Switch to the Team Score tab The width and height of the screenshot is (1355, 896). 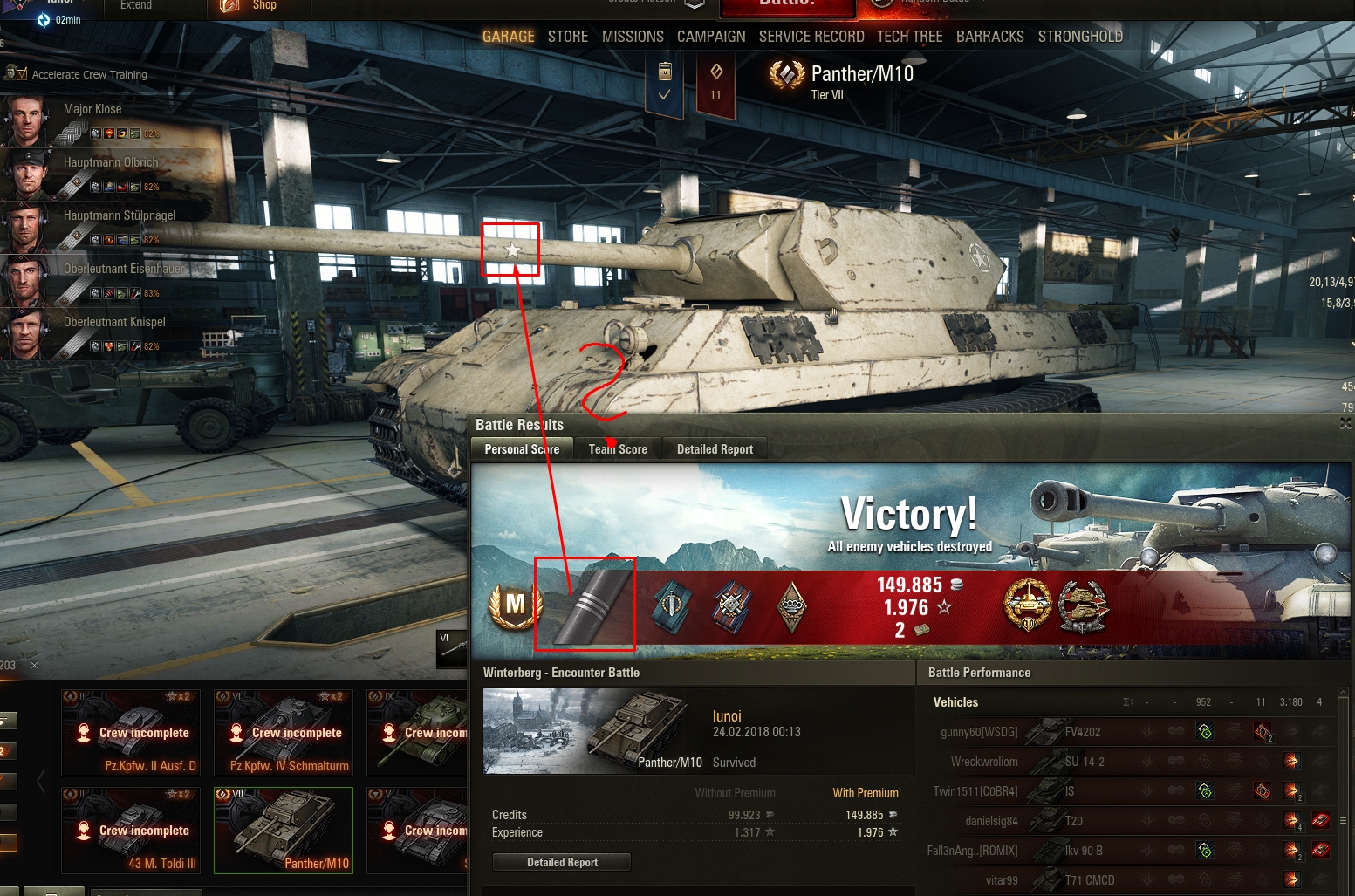pos(618,449)
